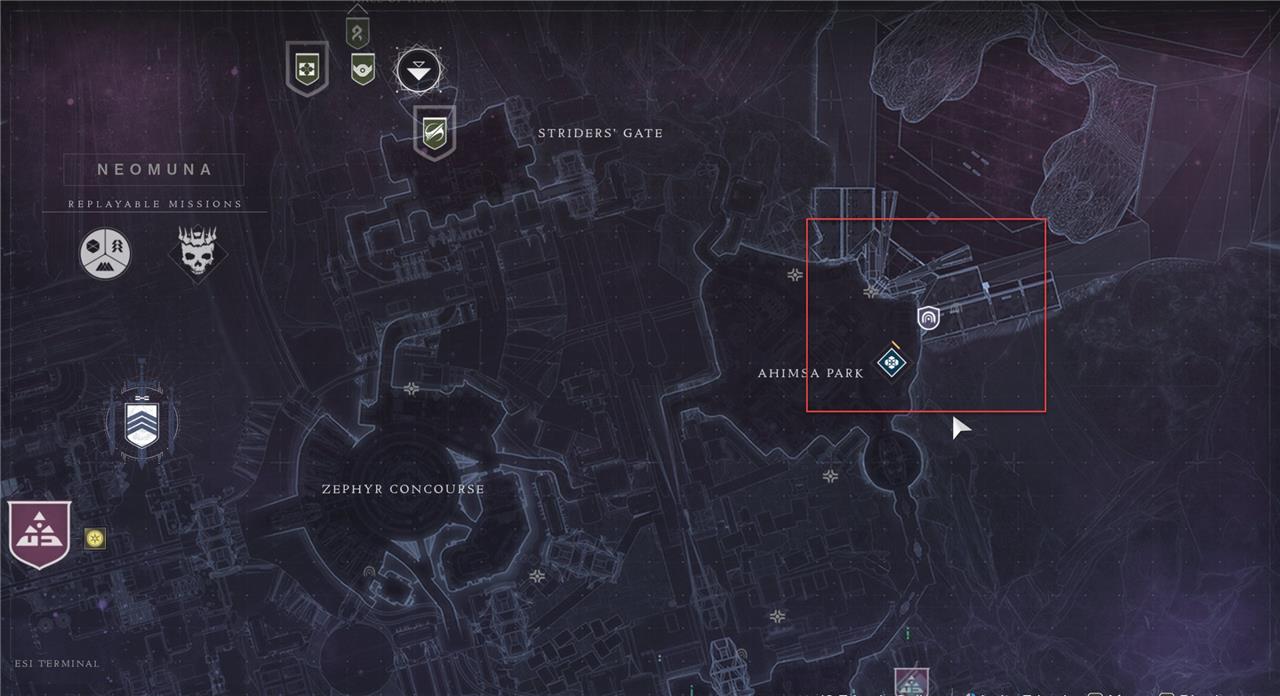Choose the landing zone triangle marker

pos(418,72)
